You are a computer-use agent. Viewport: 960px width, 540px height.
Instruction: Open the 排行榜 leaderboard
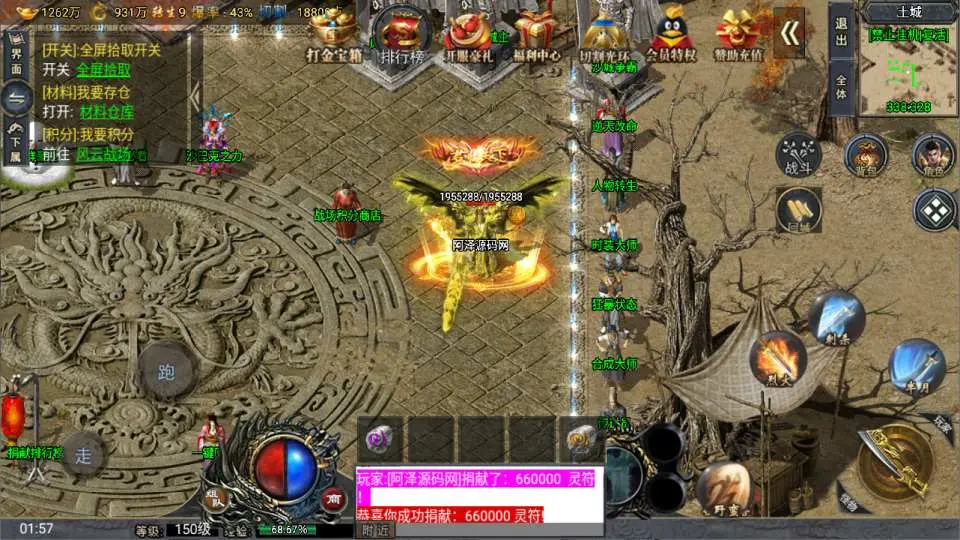click(x=403, y=36)
